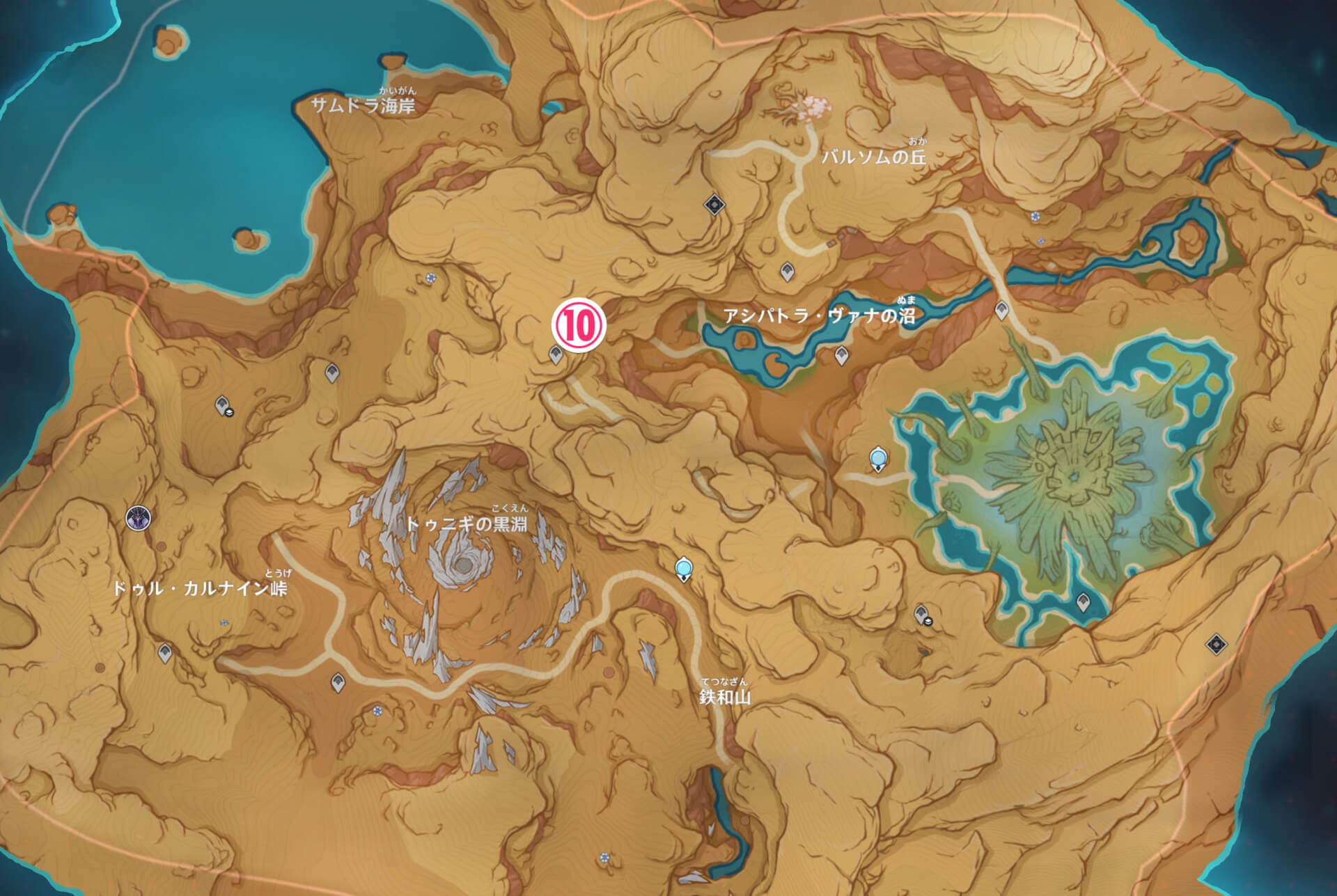Open the domain icon below バルソムの丘
This screenshot has height=896, width=1337.
coord(714,205)
